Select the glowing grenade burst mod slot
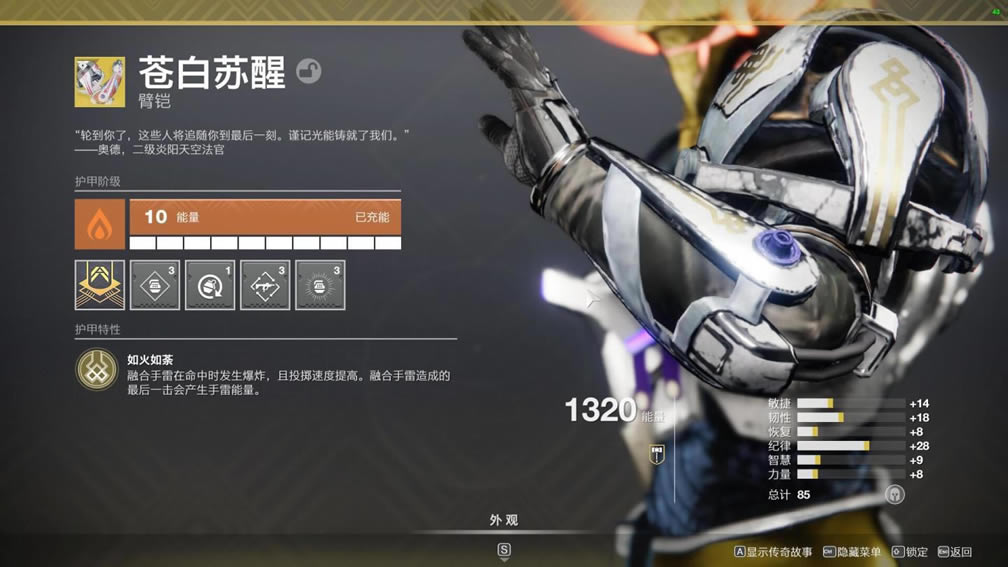This screenshot has height=567, width=1008. (x=320, y=285)
